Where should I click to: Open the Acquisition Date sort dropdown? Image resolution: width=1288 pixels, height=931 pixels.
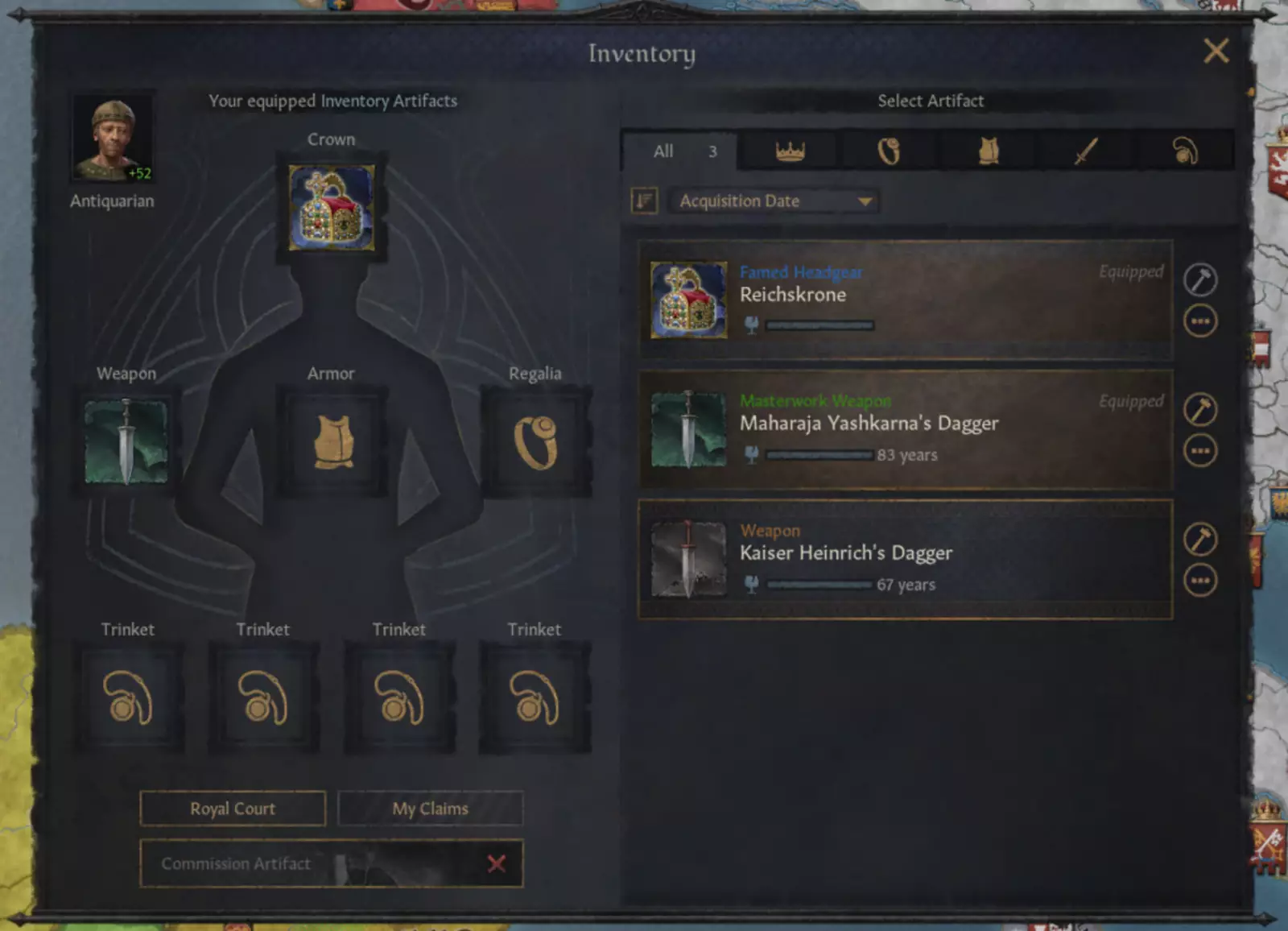(x=774, y=201)
